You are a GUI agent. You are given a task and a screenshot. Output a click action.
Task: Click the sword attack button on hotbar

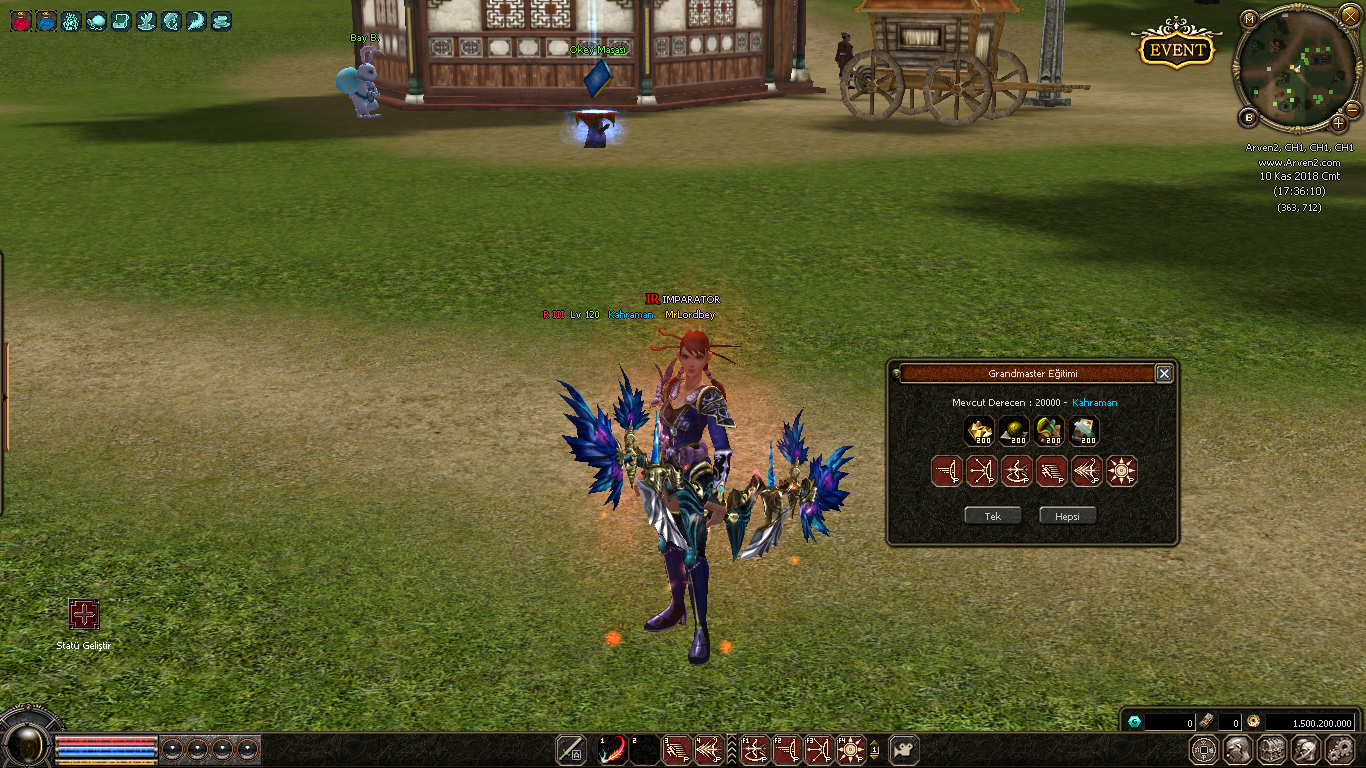pos(571,750)
